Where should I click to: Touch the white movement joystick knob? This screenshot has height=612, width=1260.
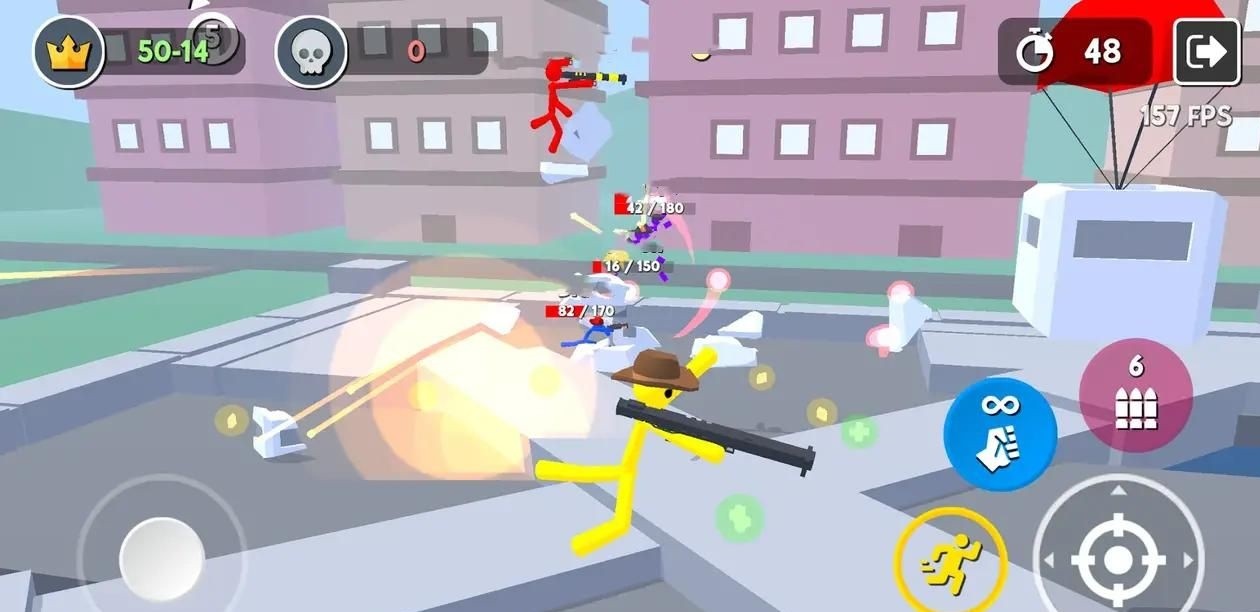161,558
